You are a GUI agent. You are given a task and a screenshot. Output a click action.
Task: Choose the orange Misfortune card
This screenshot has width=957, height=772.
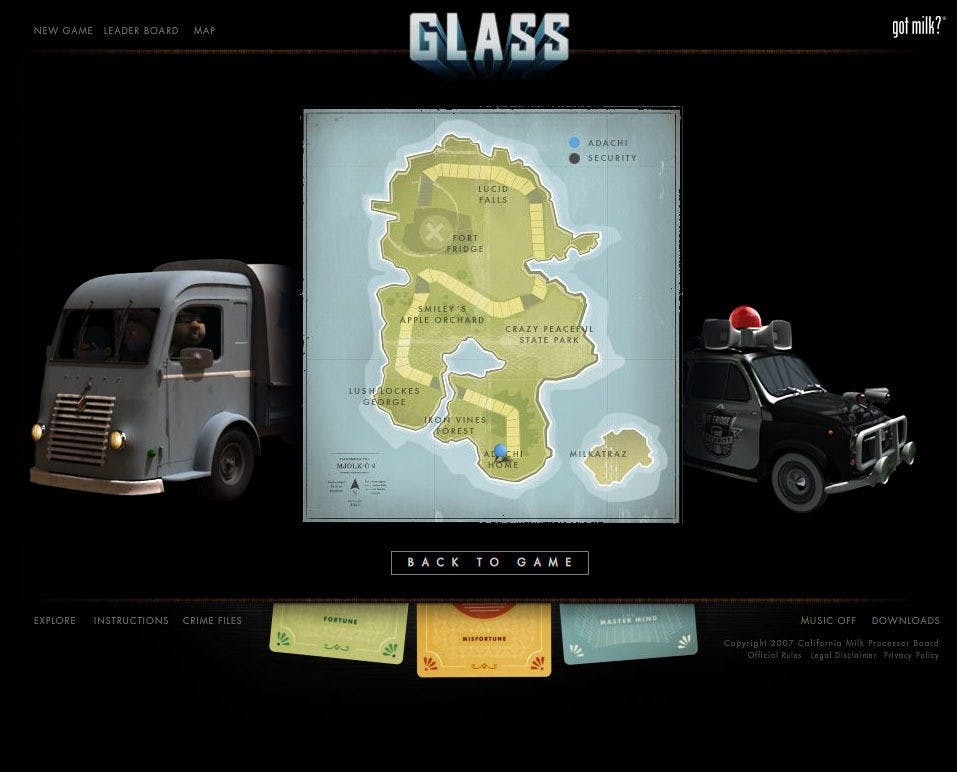(x=484, y=639)
